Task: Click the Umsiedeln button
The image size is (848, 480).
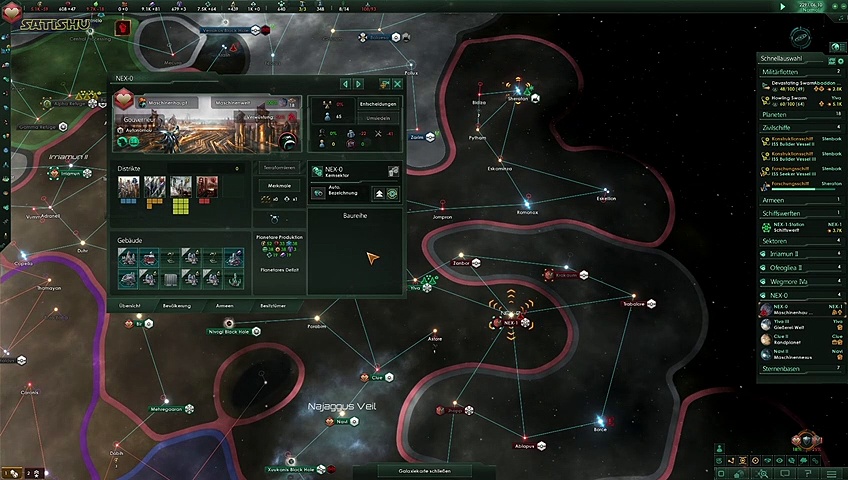Action: [379, 118]
